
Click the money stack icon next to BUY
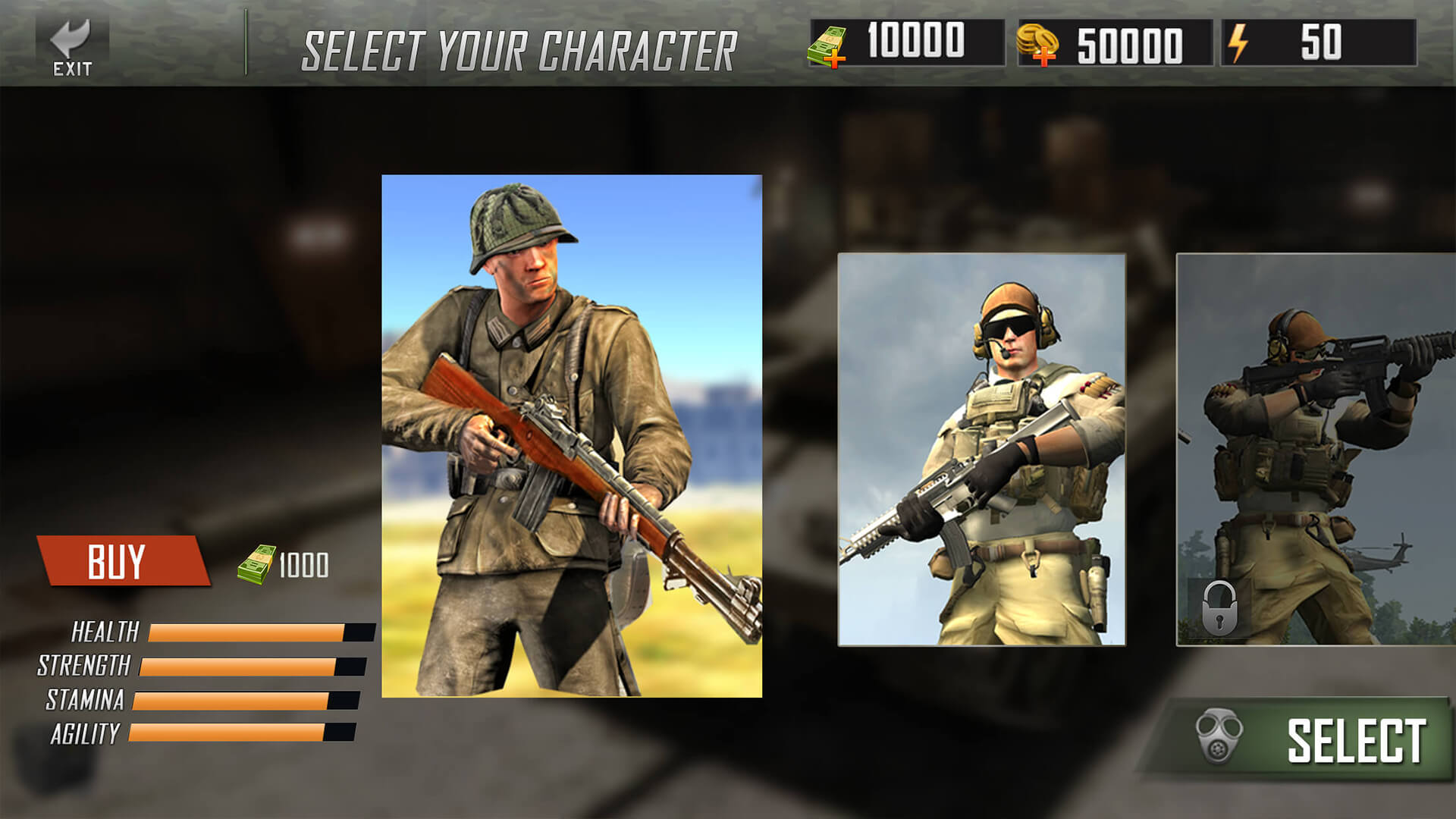point(255,561)
